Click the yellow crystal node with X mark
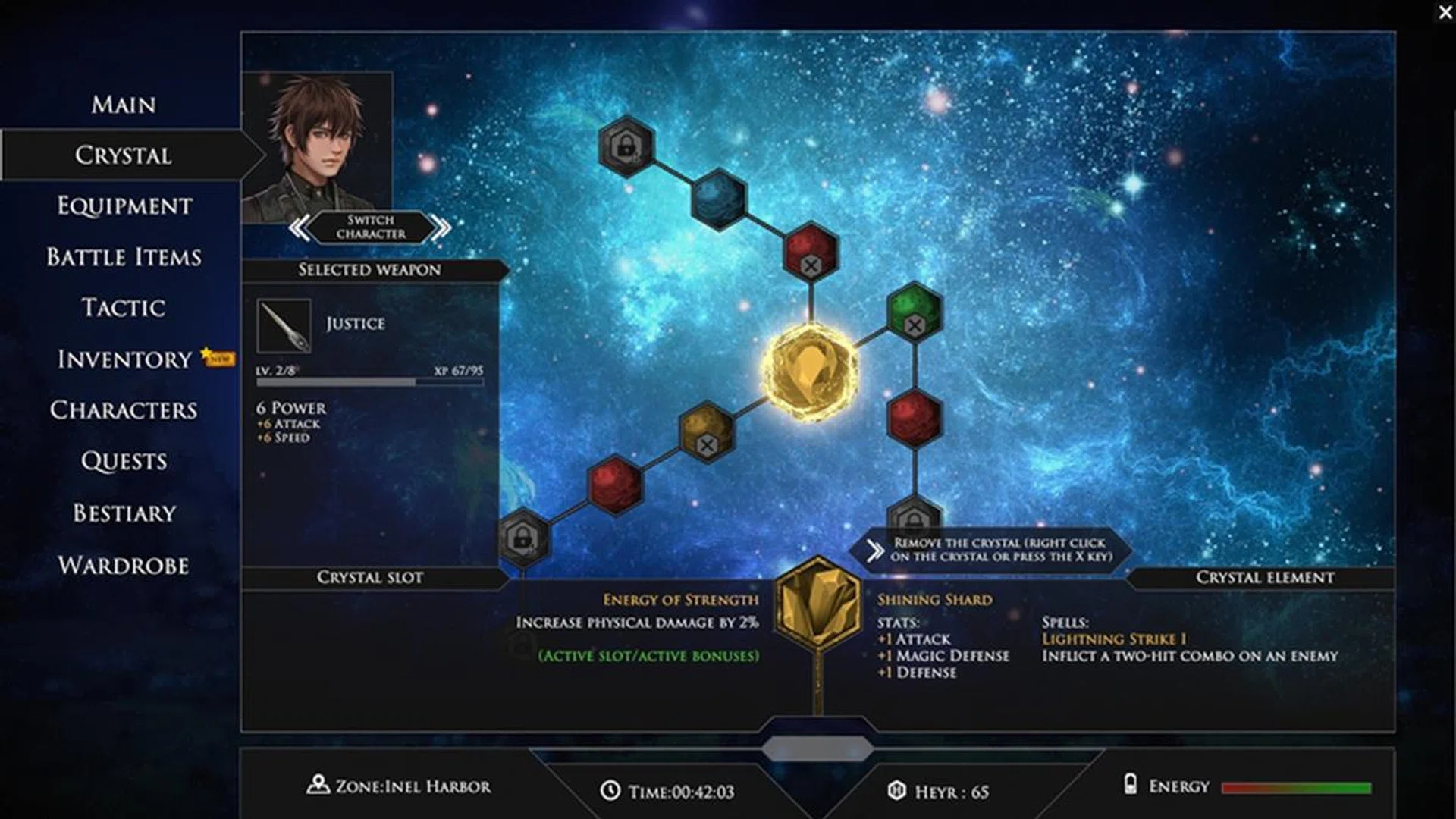This screenshot has height=819, width=1456. click(x=707, y=431)
